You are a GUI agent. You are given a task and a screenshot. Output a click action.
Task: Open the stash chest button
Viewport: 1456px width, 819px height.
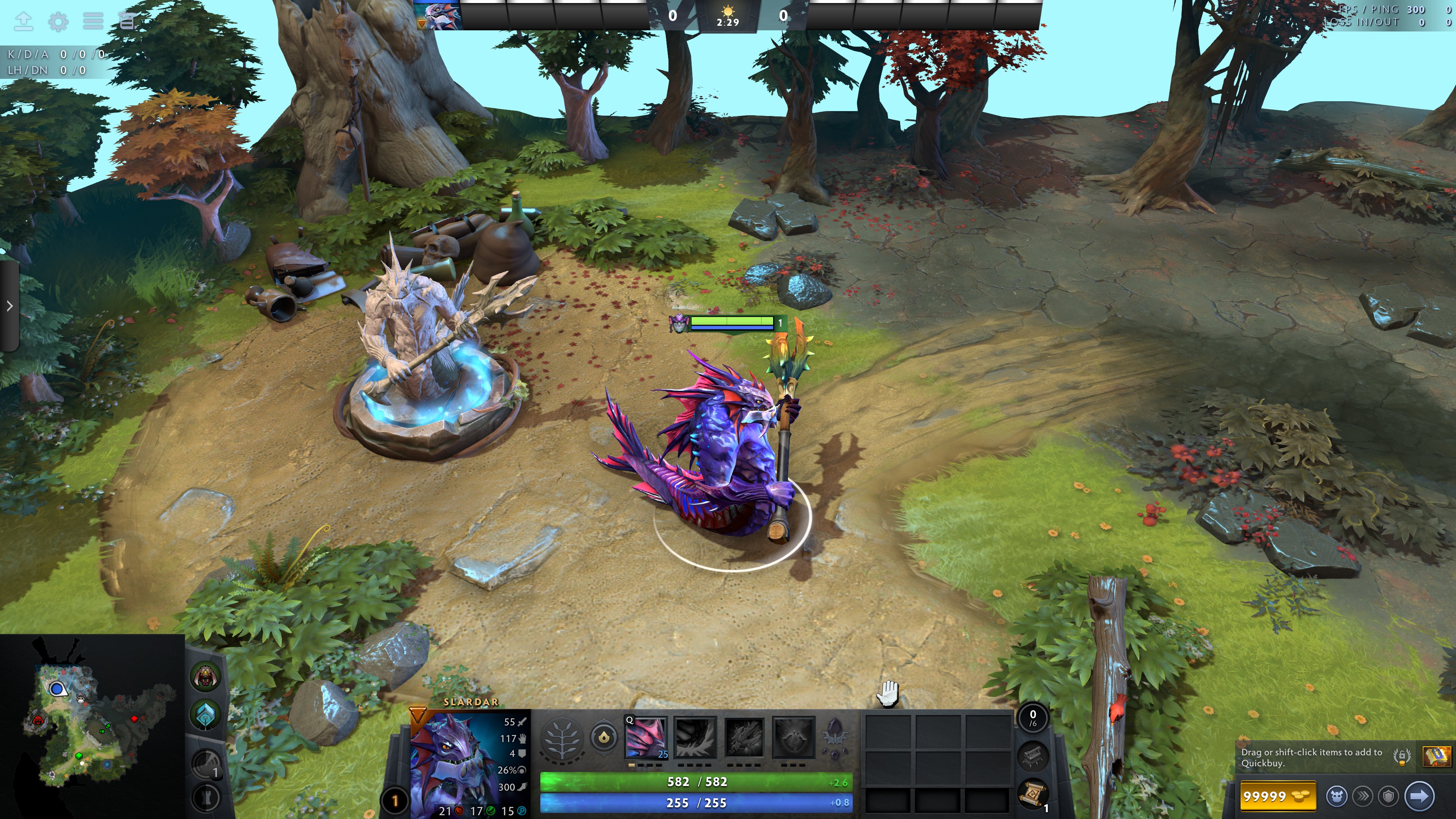click(1032, 756)
